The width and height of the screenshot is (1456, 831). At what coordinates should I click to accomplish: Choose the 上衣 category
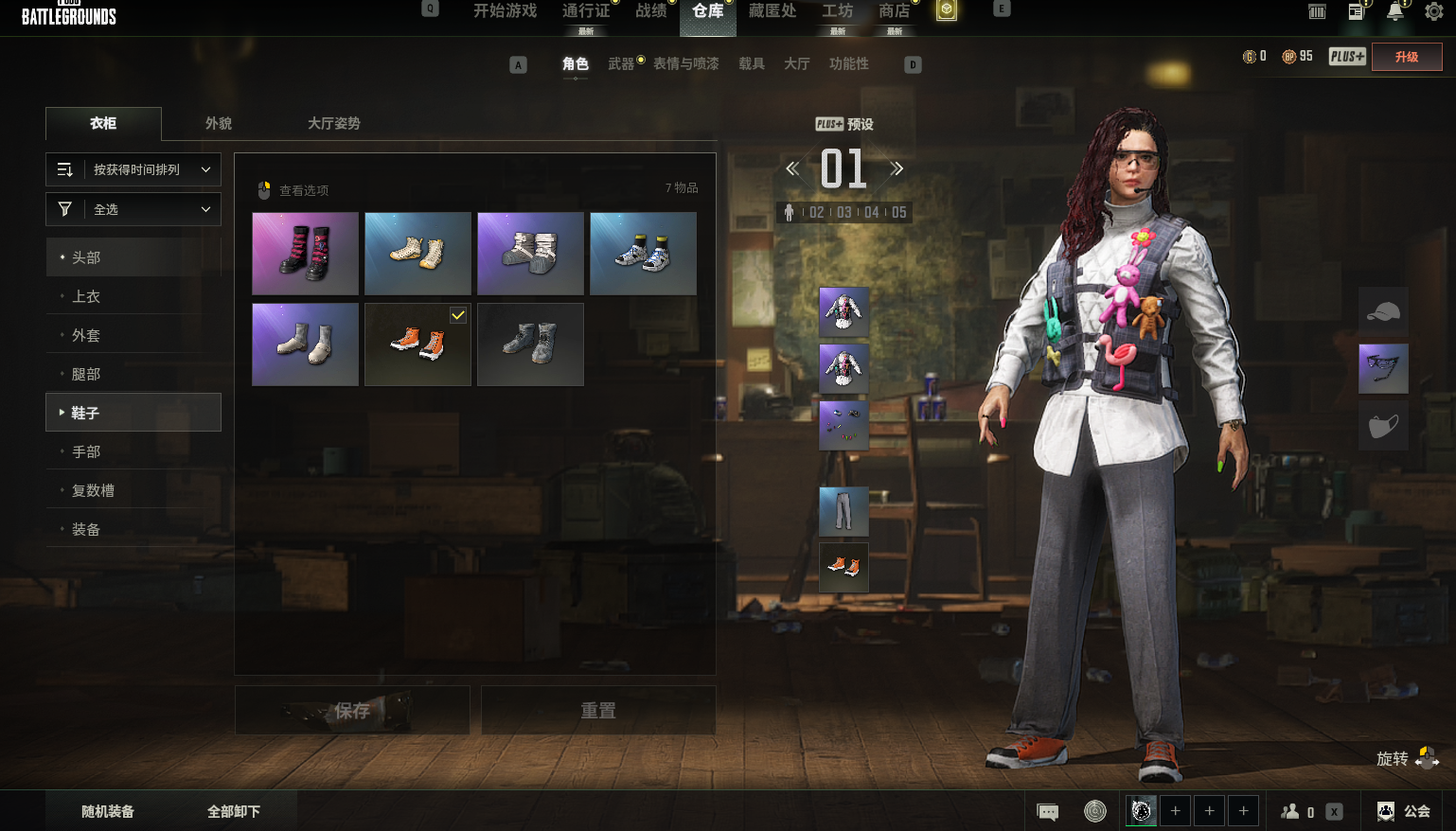(x=86, y=296)
